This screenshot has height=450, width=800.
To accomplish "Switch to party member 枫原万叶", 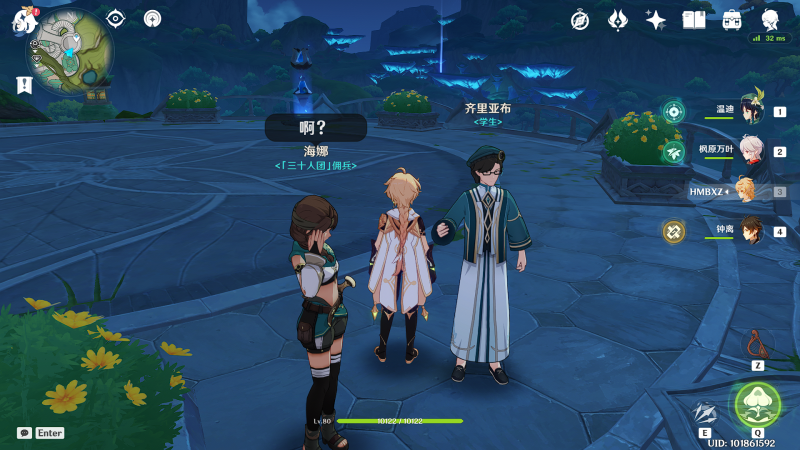I will pyautogui.click(x=750, y=152).
